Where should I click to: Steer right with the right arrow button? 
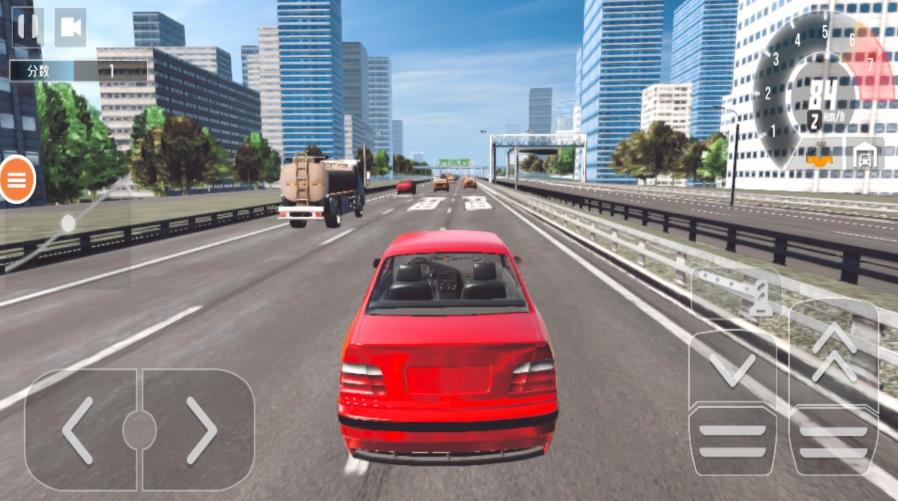[199, 430]
